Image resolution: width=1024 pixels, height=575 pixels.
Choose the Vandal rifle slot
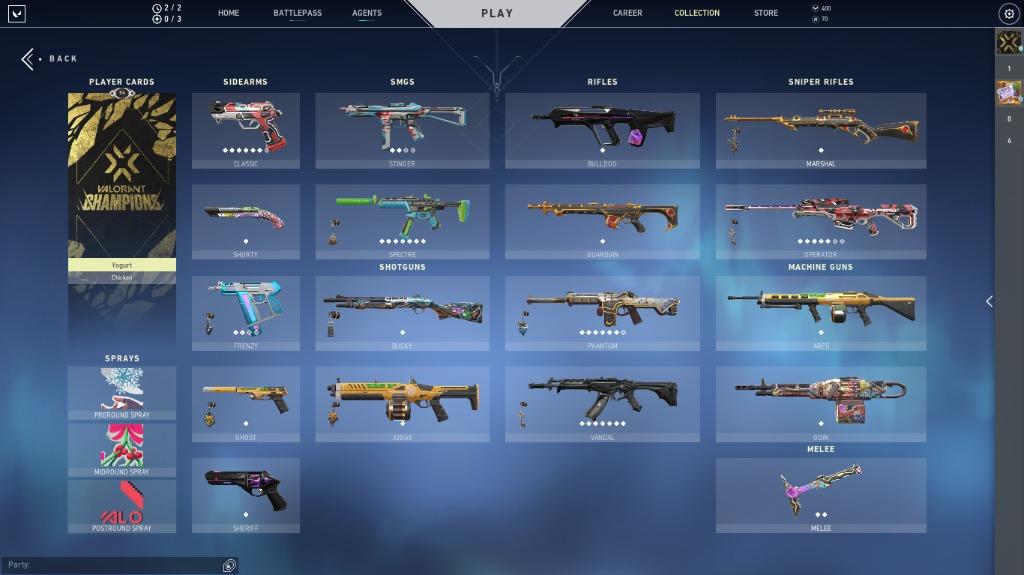(x=602, y=403)
